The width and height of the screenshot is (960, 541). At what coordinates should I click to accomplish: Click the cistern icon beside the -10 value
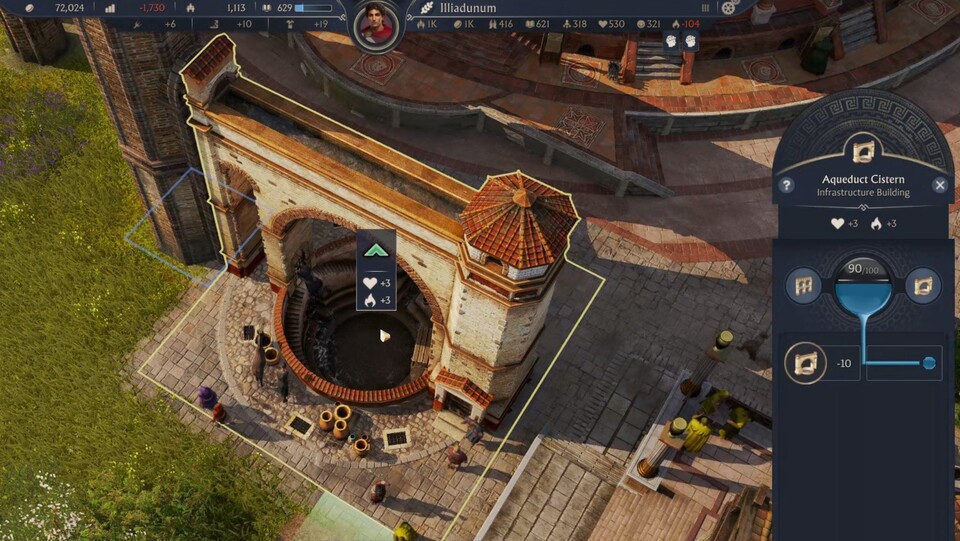tap(805, 362)
